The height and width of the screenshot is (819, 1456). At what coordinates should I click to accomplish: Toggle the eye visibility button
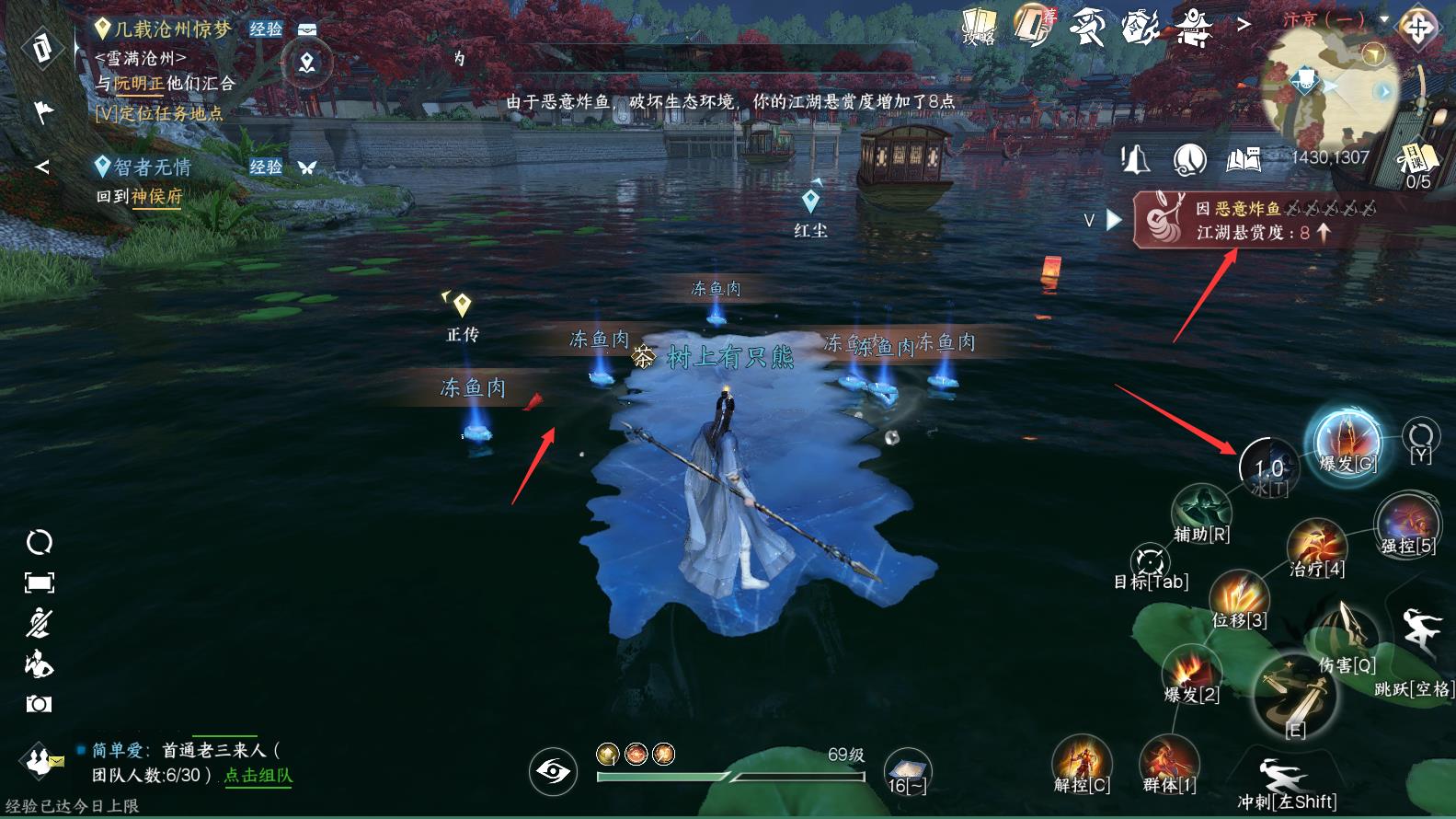coord(553,770)
